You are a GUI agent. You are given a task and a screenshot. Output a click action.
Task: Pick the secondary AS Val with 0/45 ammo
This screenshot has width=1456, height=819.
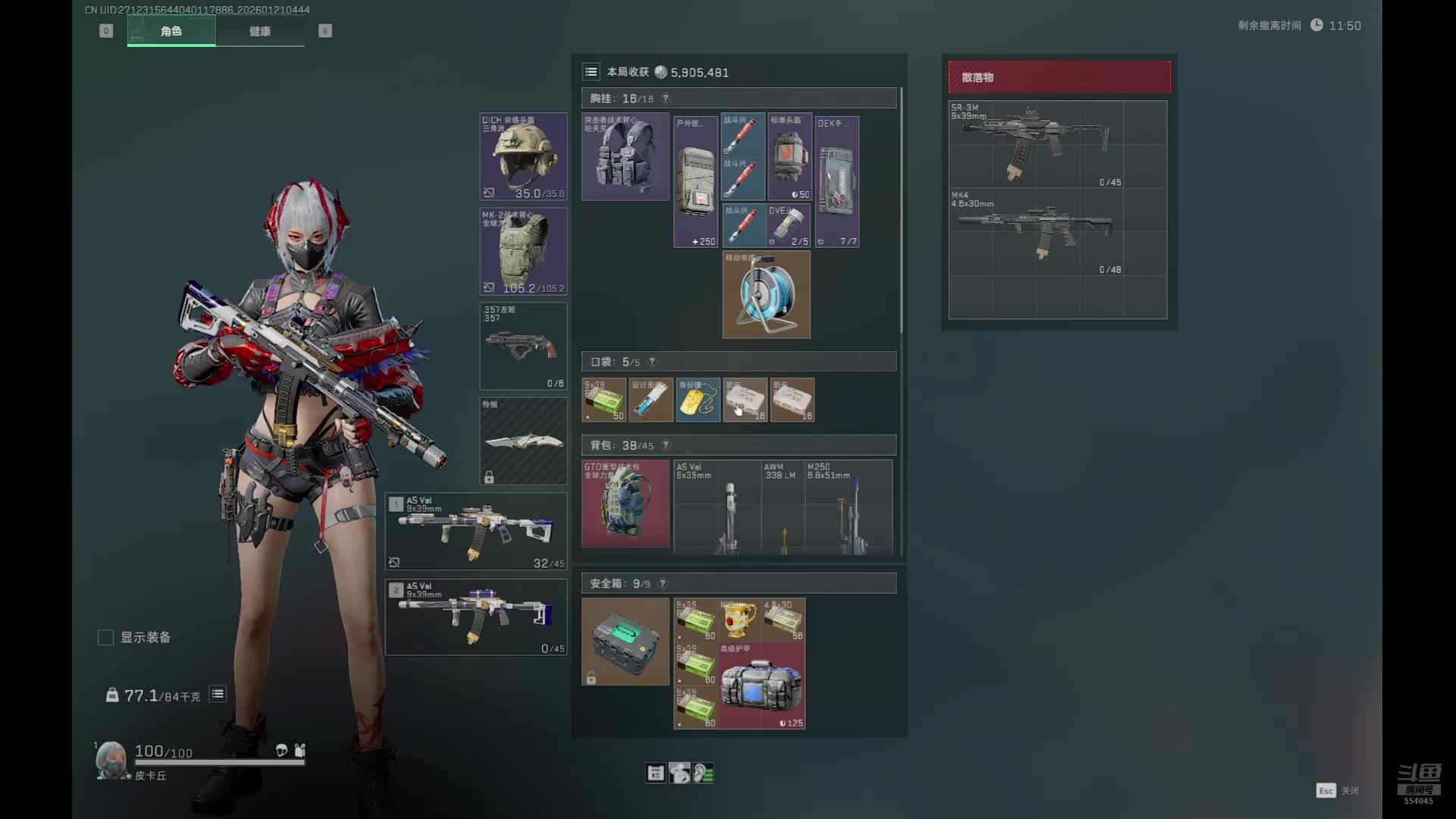[x=476, y=617]
